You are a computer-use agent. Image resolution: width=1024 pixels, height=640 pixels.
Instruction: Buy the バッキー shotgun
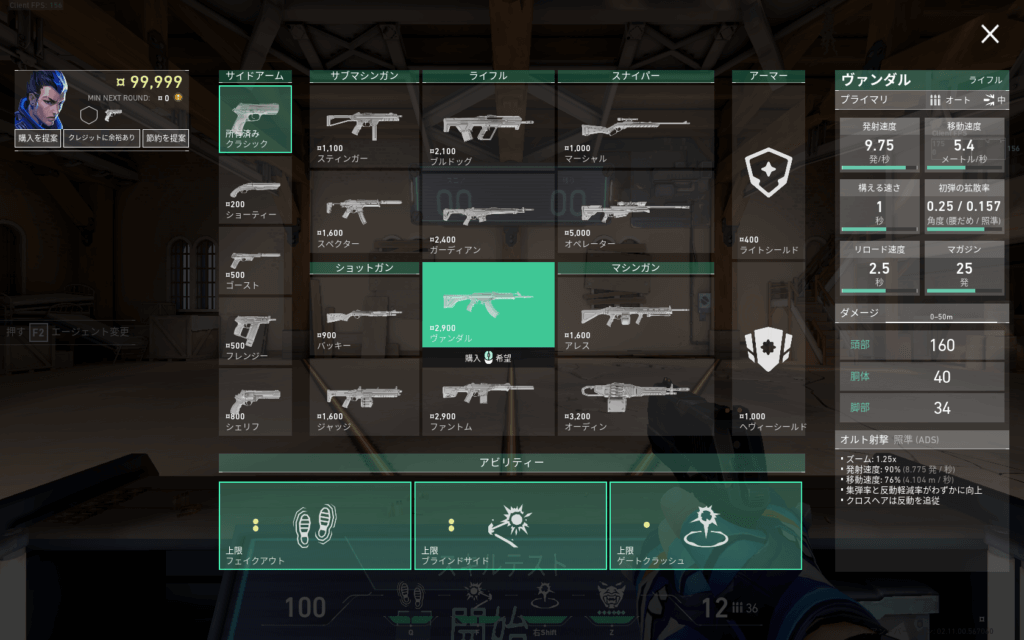364,315
